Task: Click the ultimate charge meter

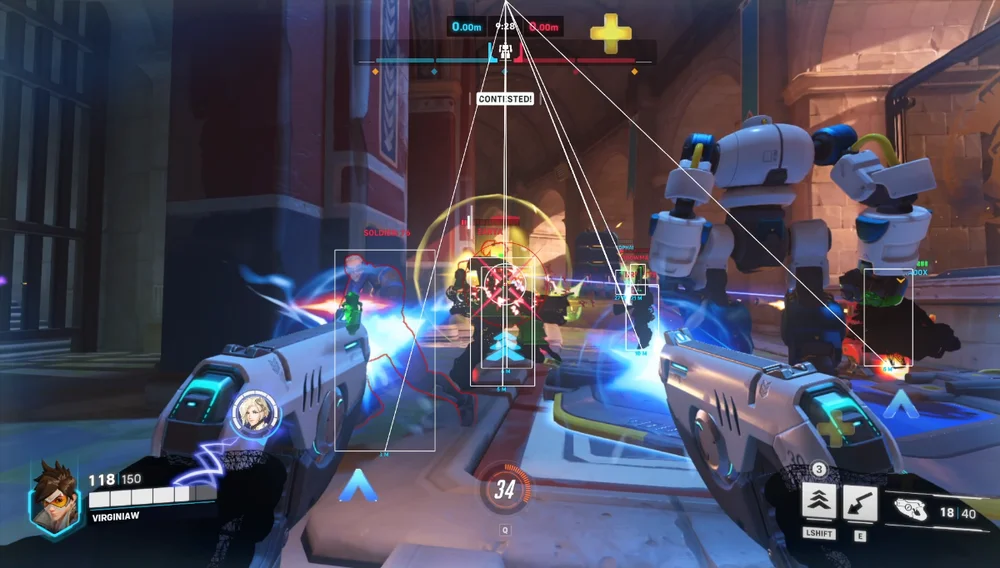Action: (505, 489)
